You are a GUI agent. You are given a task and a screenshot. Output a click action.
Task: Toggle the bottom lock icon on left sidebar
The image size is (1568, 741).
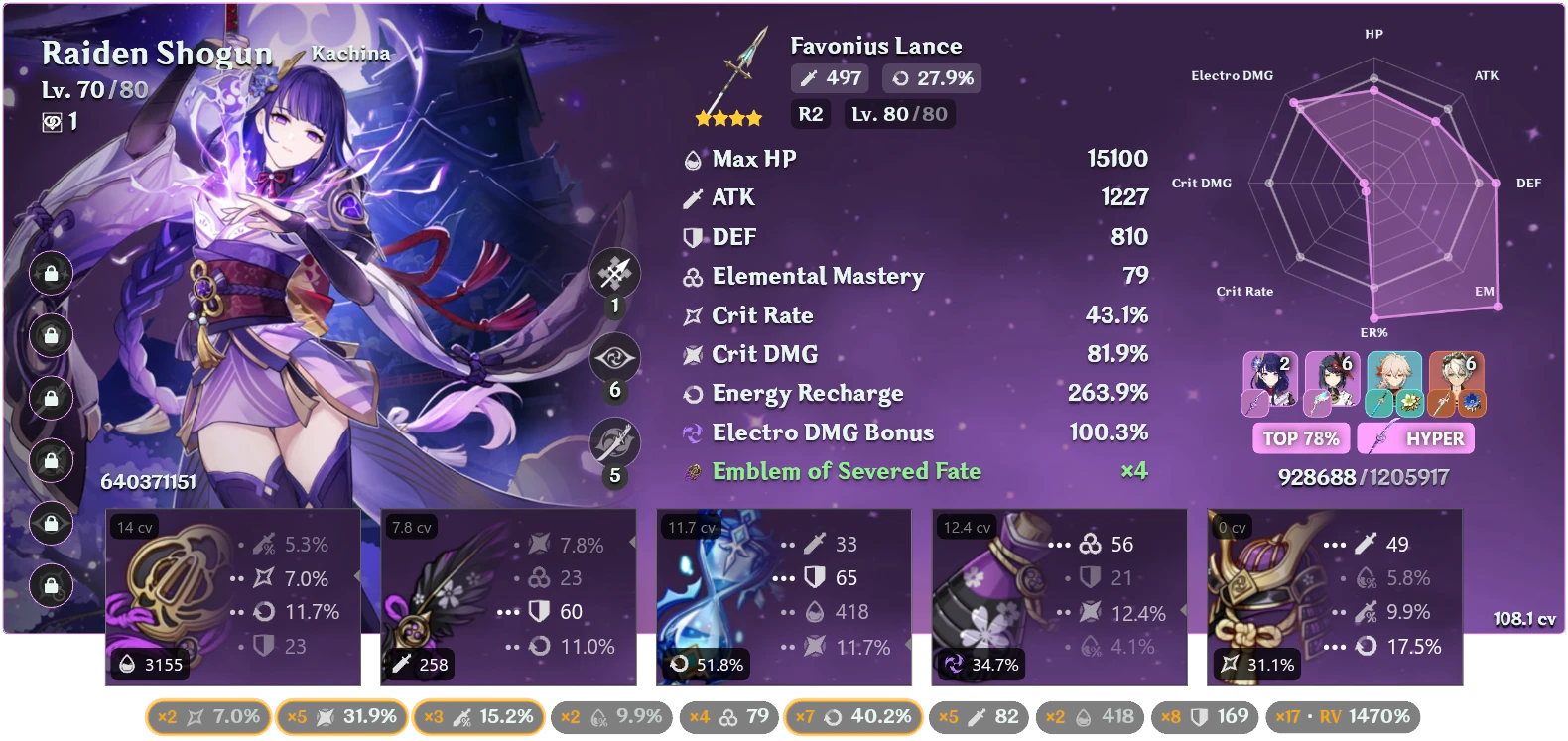coord(51,586)
